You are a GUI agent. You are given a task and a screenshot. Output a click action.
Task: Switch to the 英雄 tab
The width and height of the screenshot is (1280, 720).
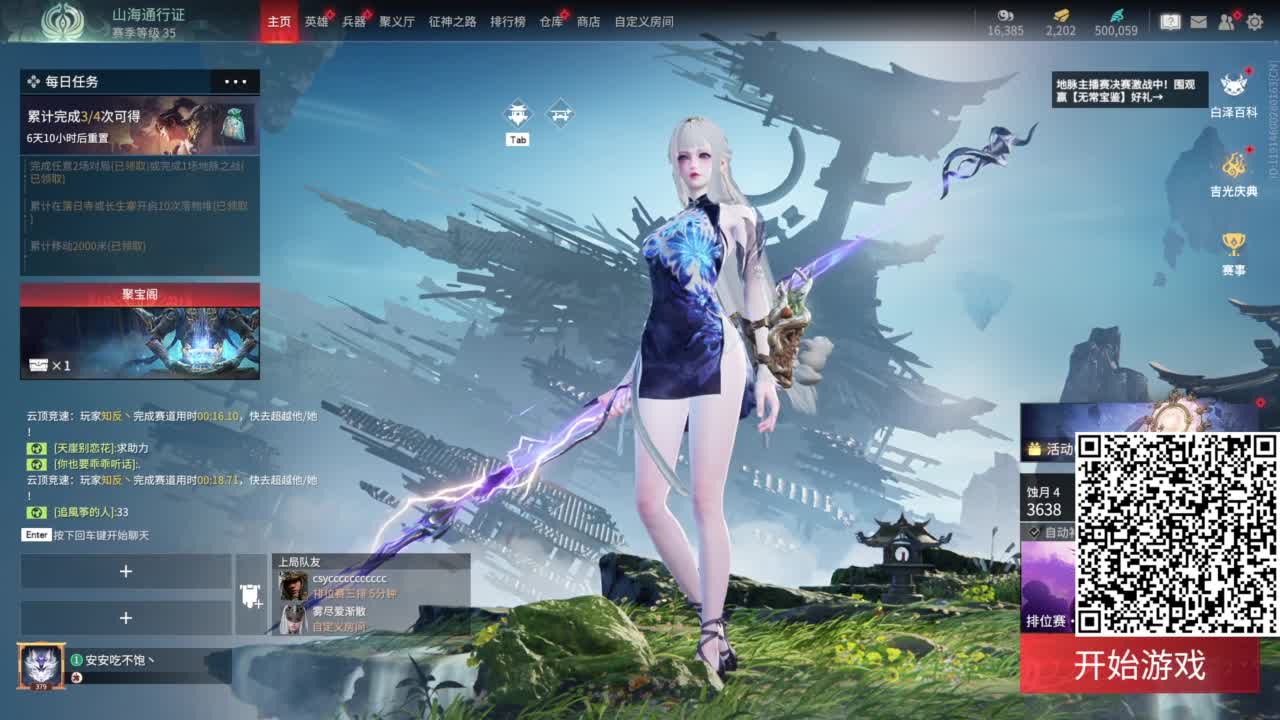point(317,20)
